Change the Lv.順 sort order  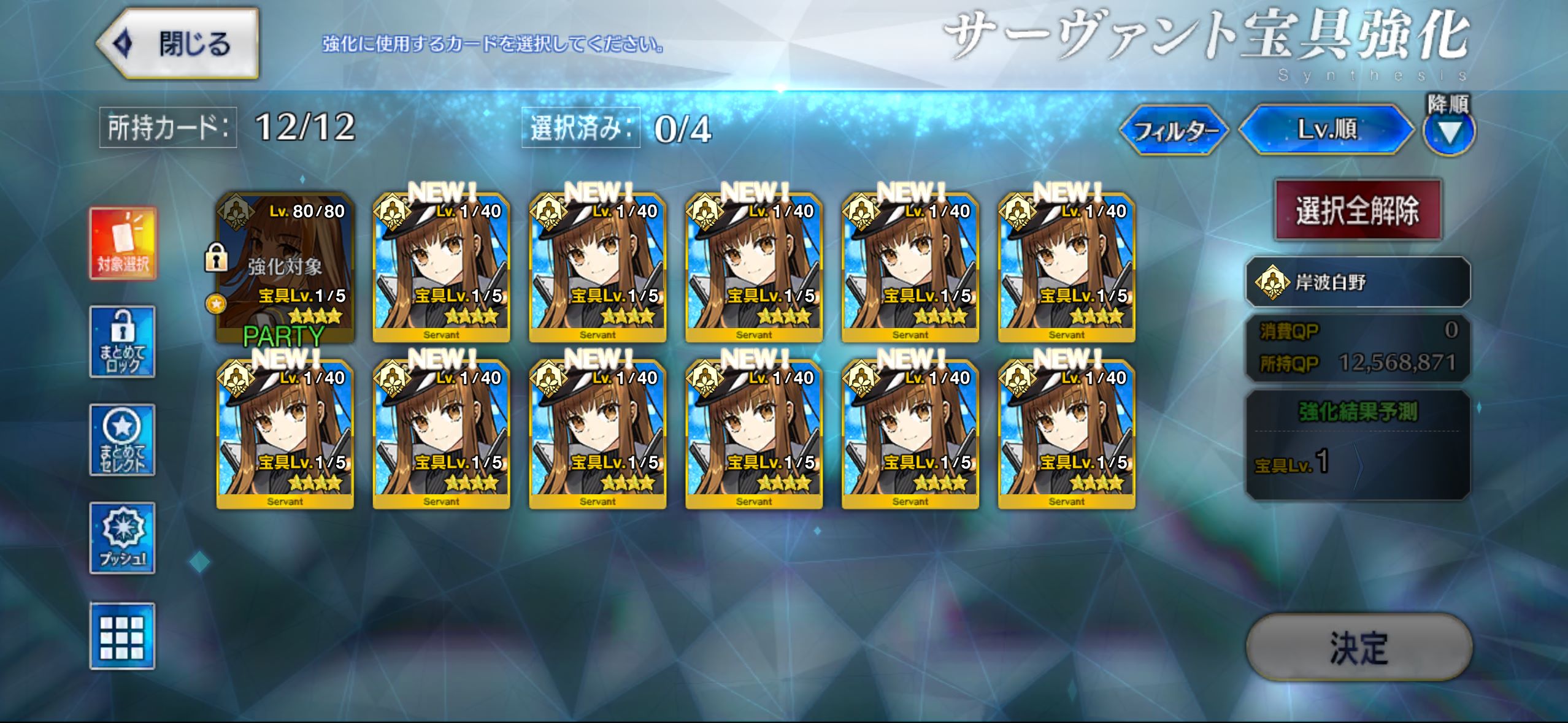tap(1326, 129)
